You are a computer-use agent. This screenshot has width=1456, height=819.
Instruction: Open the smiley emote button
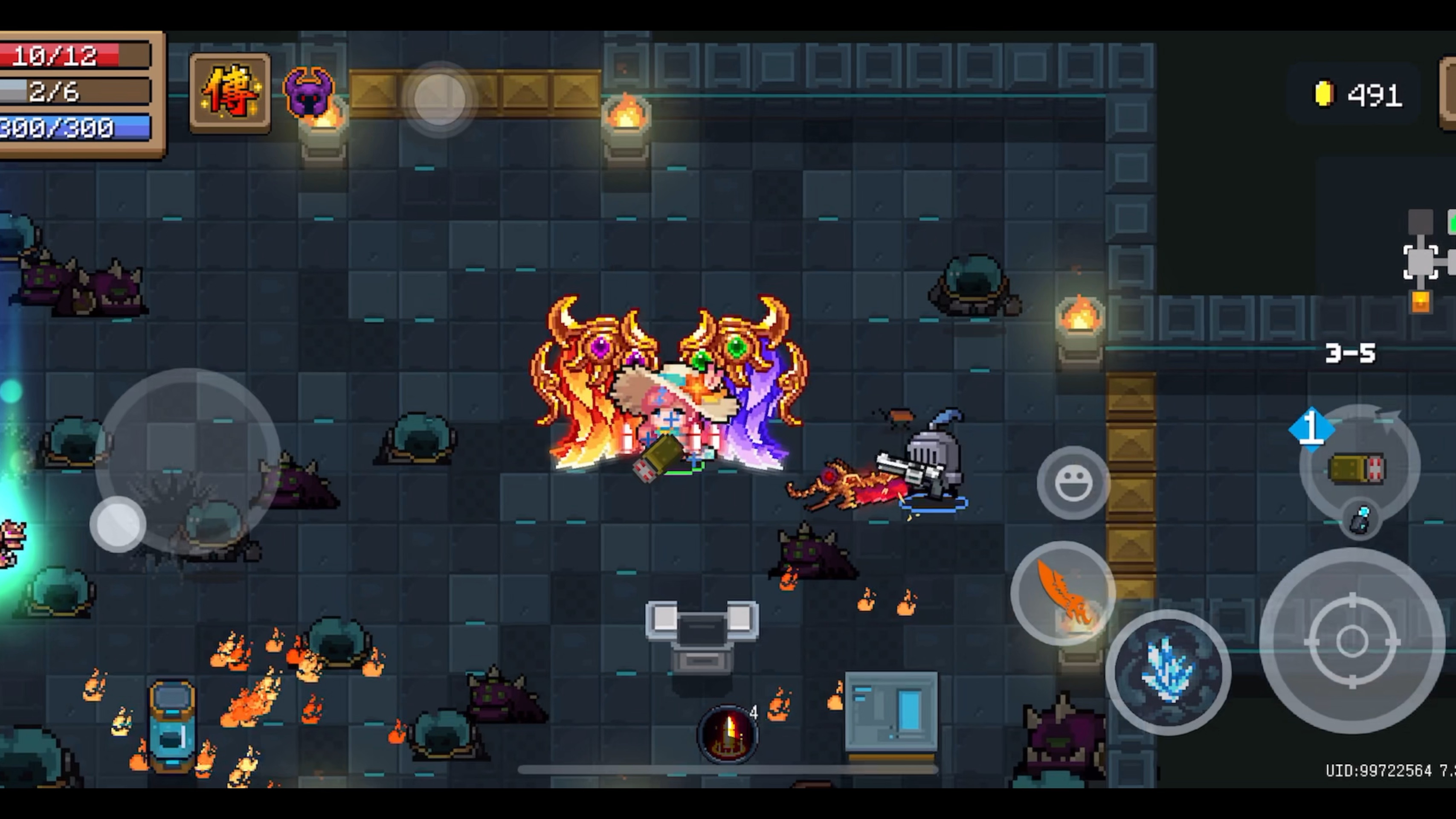click(x=1073, y=483)
